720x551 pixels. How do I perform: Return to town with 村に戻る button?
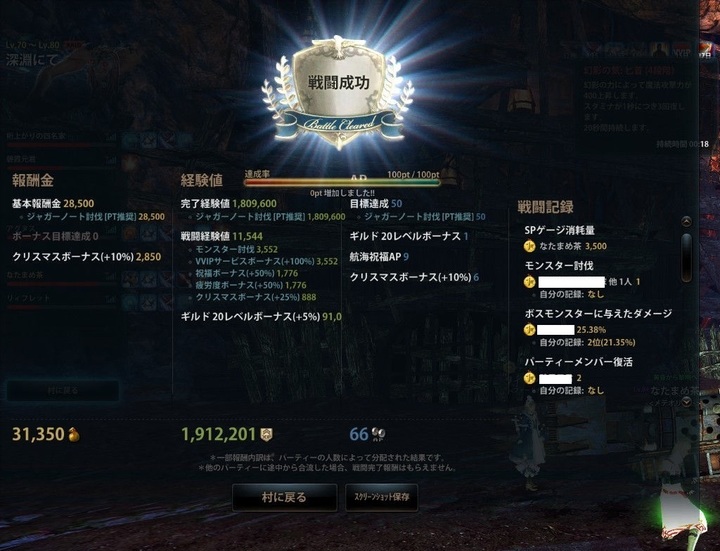(284, 496)
